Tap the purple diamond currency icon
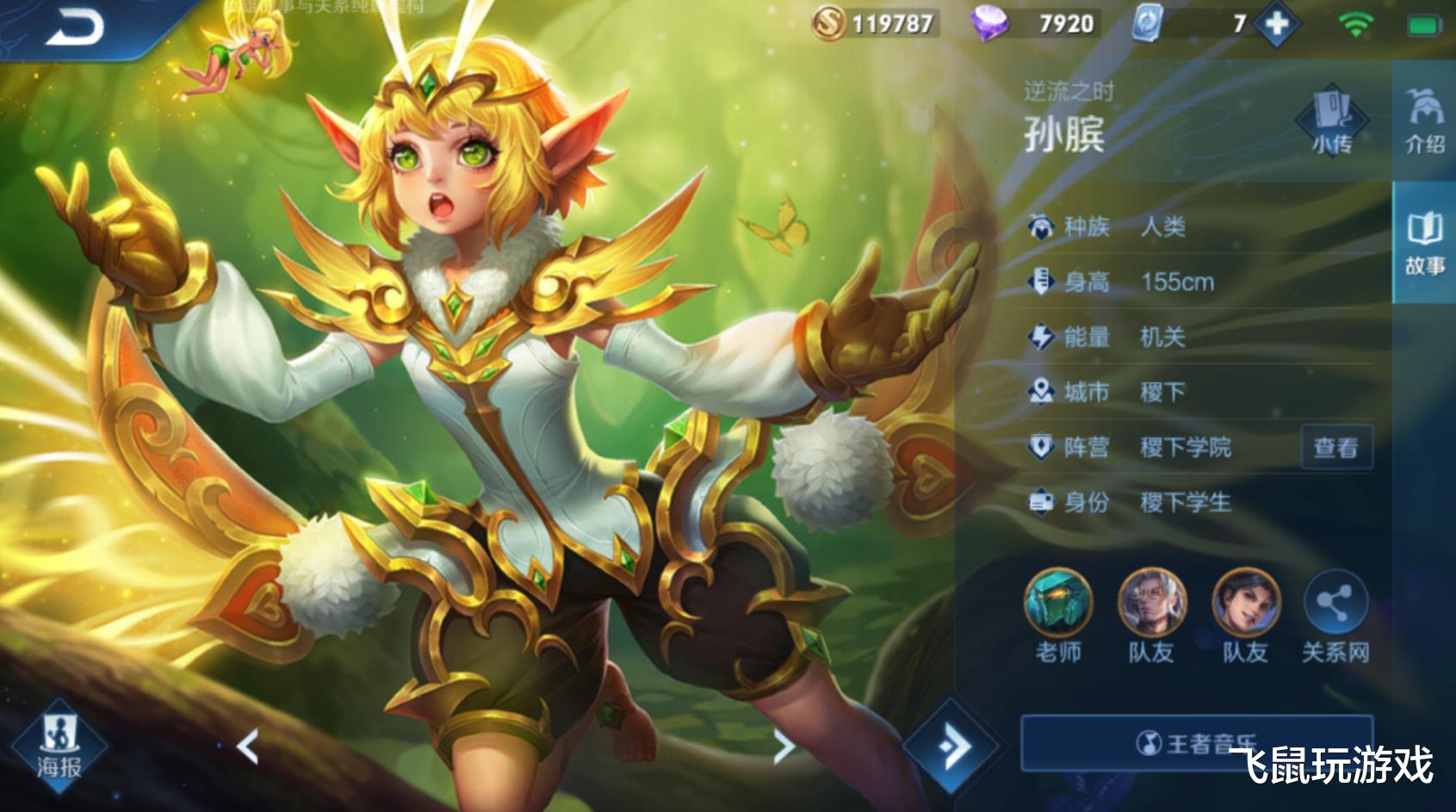 point(989,23)
